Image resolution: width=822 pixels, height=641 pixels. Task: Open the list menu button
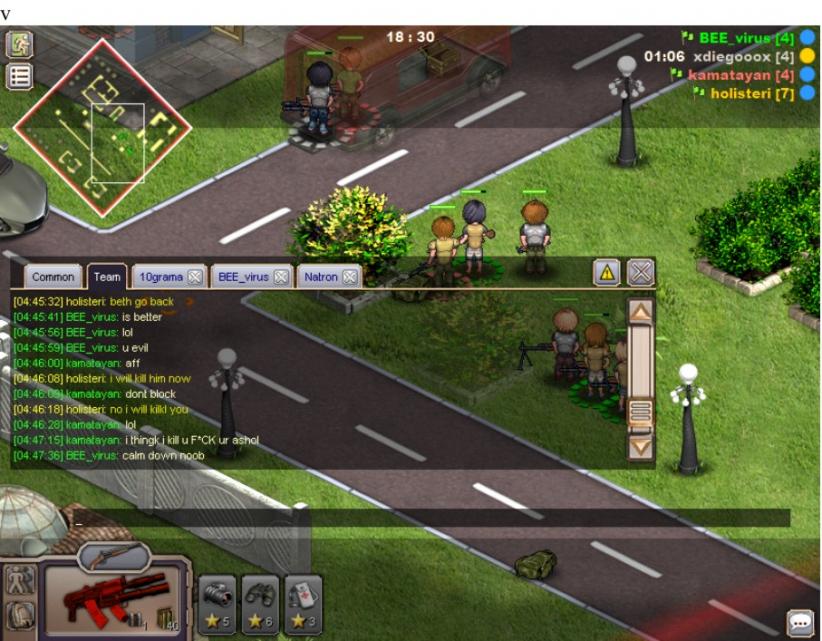click(20, 76)
